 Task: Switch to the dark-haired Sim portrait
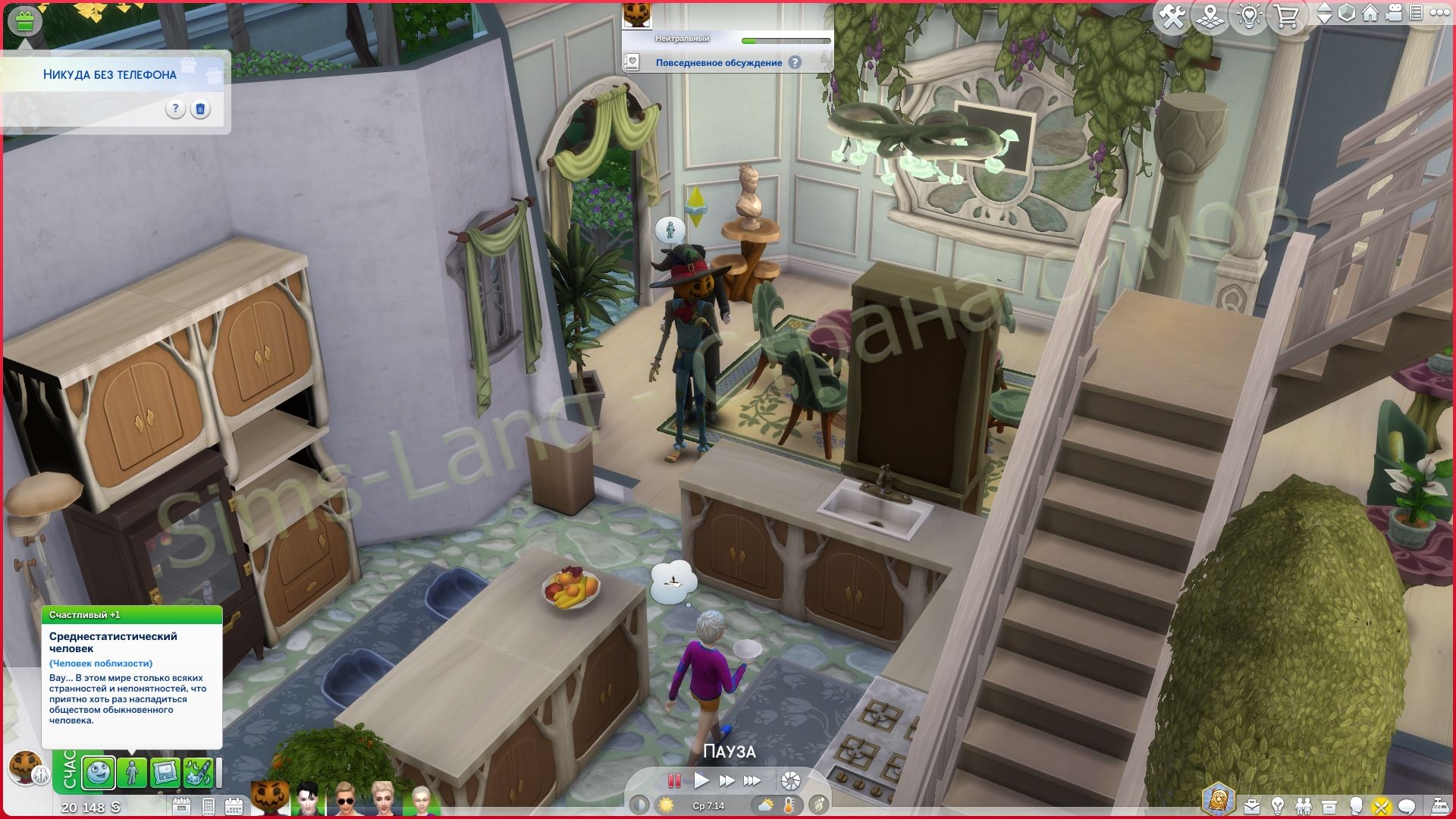pos(309,800)
